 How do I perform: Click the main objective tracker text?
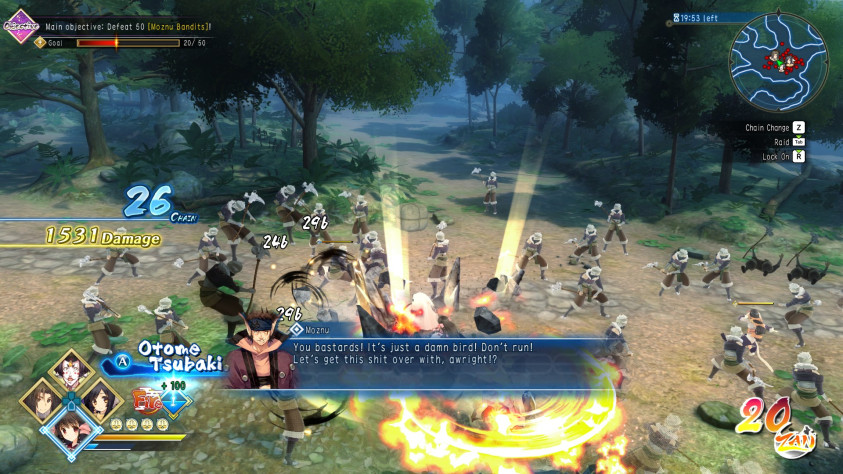(128, 27)
